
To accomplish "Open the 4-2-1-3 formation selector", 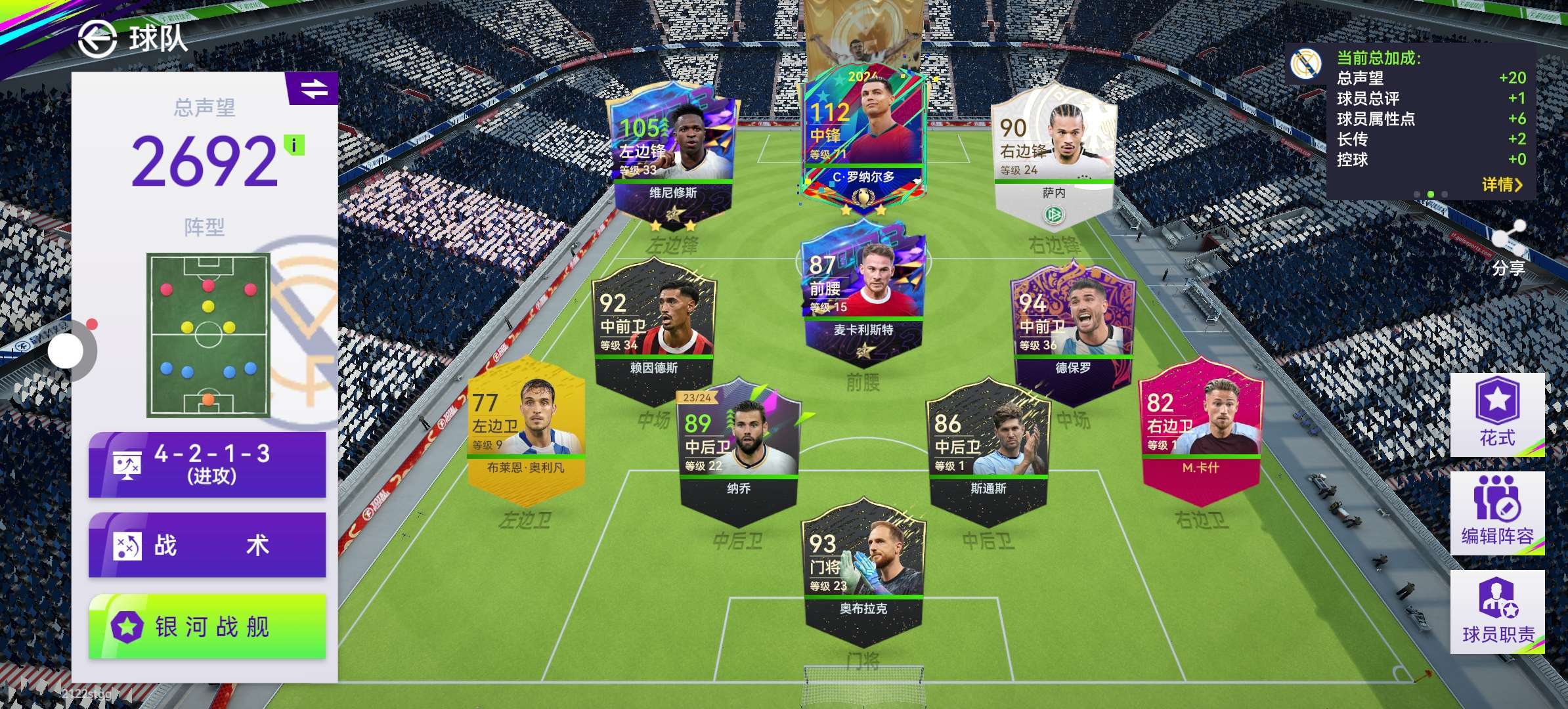I will [x=207, y=464].
